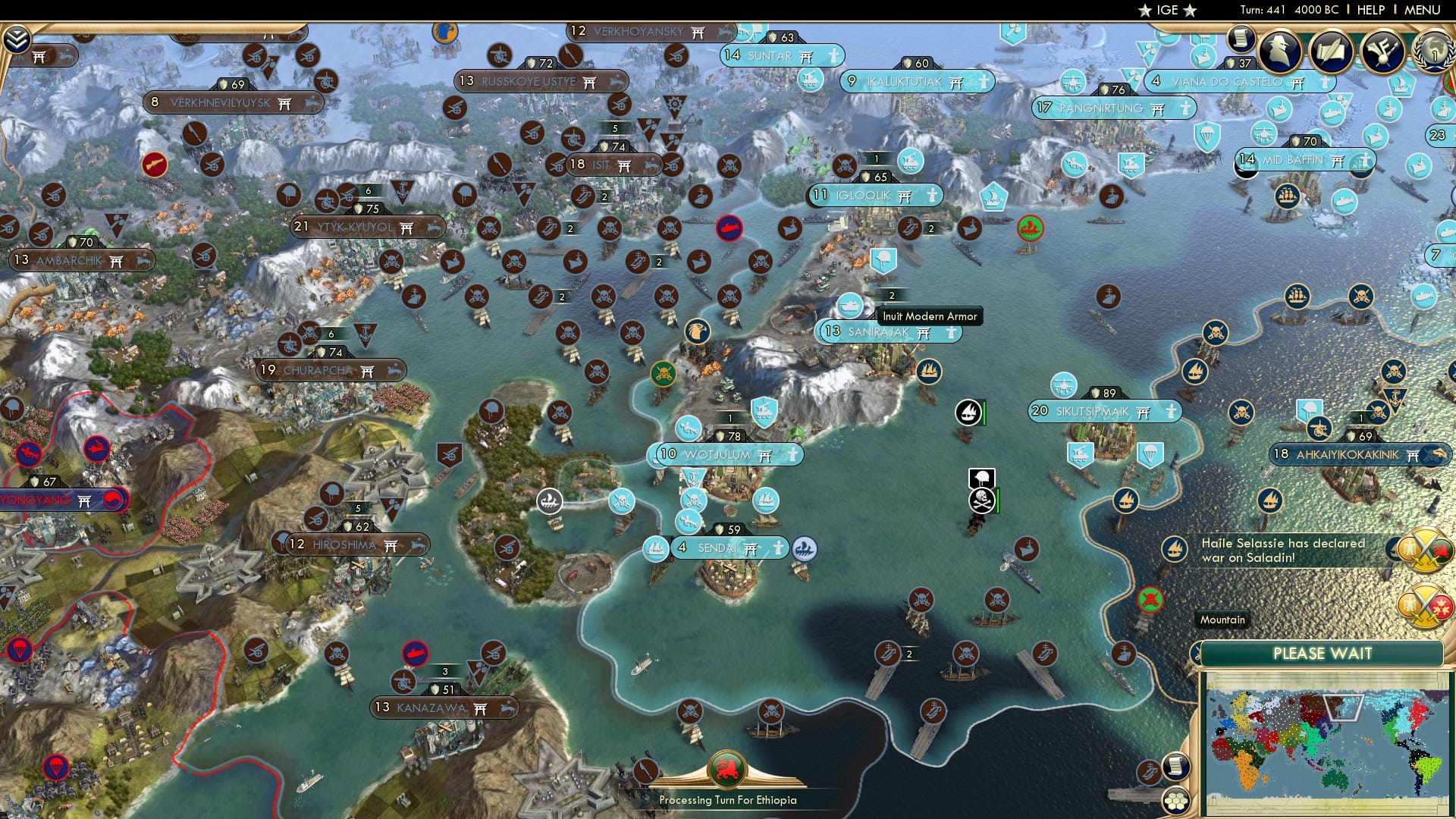
Task: Collapse the notification stack via double chevron
Action: (x=19, y=36)
